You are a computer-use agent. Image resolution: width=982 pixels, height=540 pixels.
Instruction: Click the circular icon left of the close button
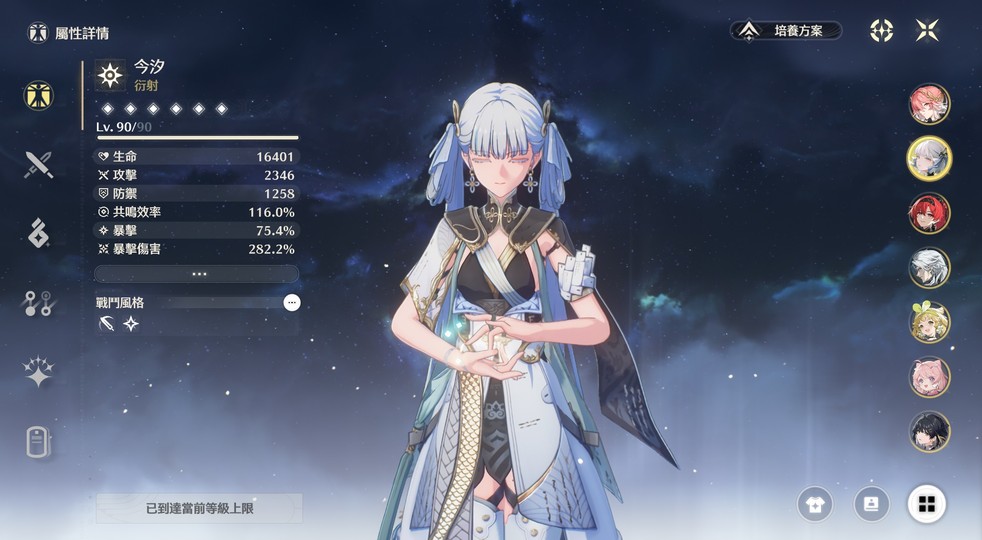pos(881,31)
